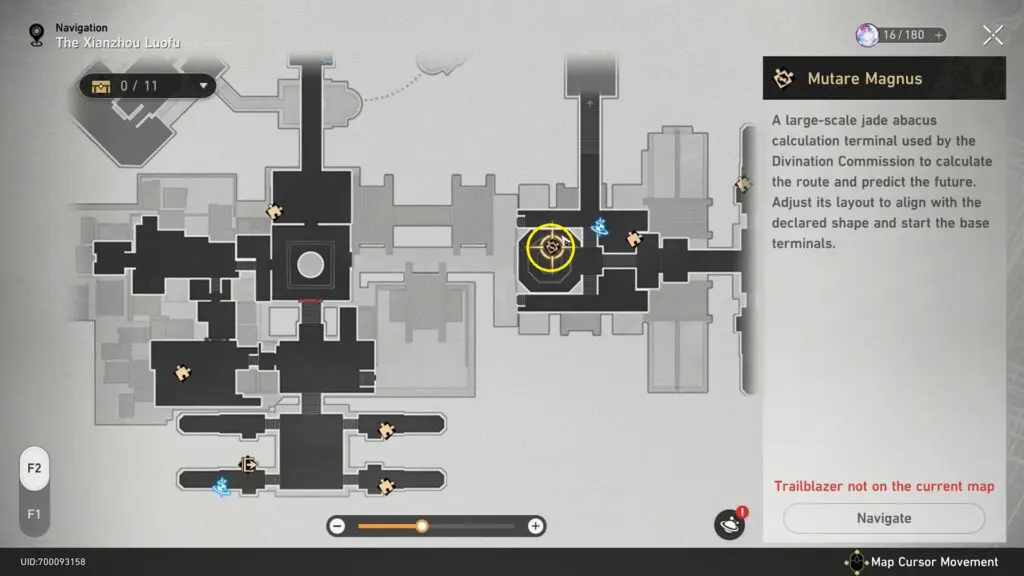Expand the treasure chest 0/11 dropdown
The image size is (1024, 576).
[x=205, y=86]
